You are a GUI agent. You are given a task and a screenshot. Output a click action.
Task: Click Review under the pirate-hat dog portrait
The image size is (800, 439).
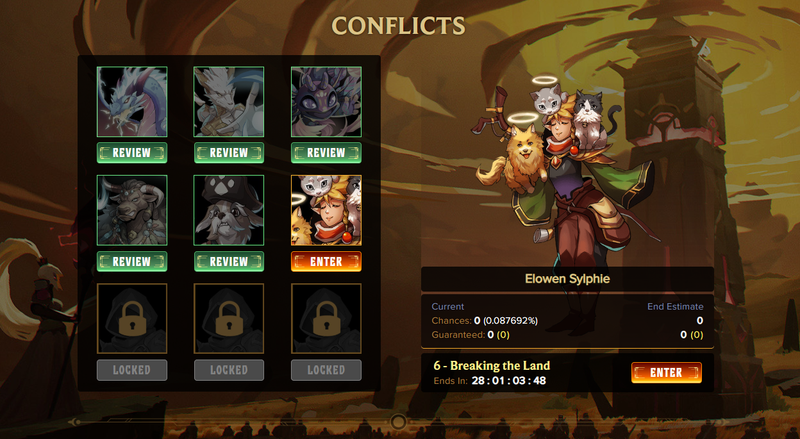pyautogui.click(x=229, y=262)
